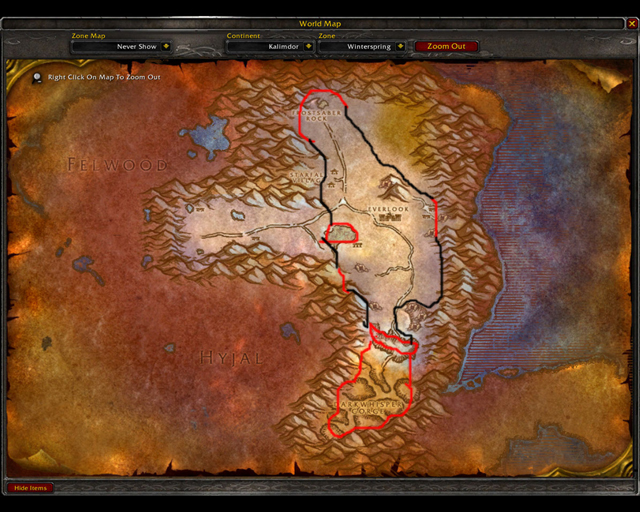The height and width of the screenshot is (512, 640).
Task: Click the Hide Items button
Action: [30, 488]
